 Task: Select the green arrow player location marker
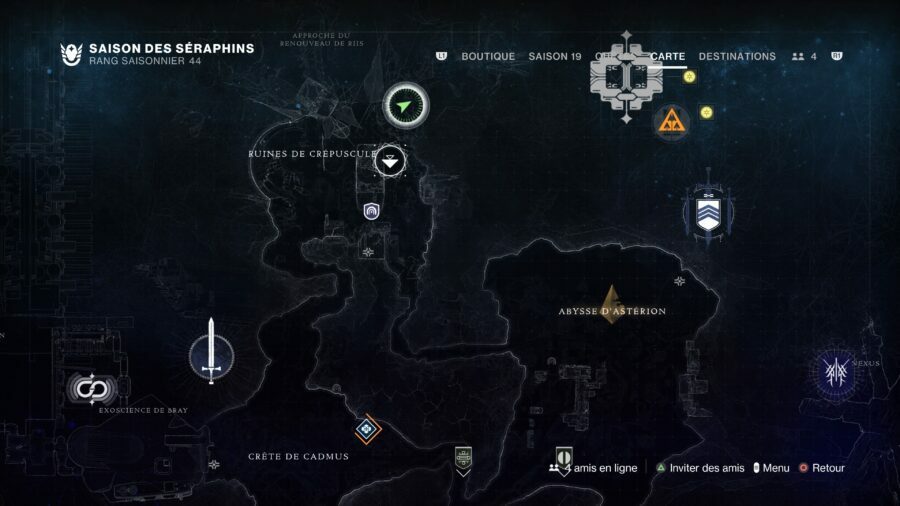point(405,105)
